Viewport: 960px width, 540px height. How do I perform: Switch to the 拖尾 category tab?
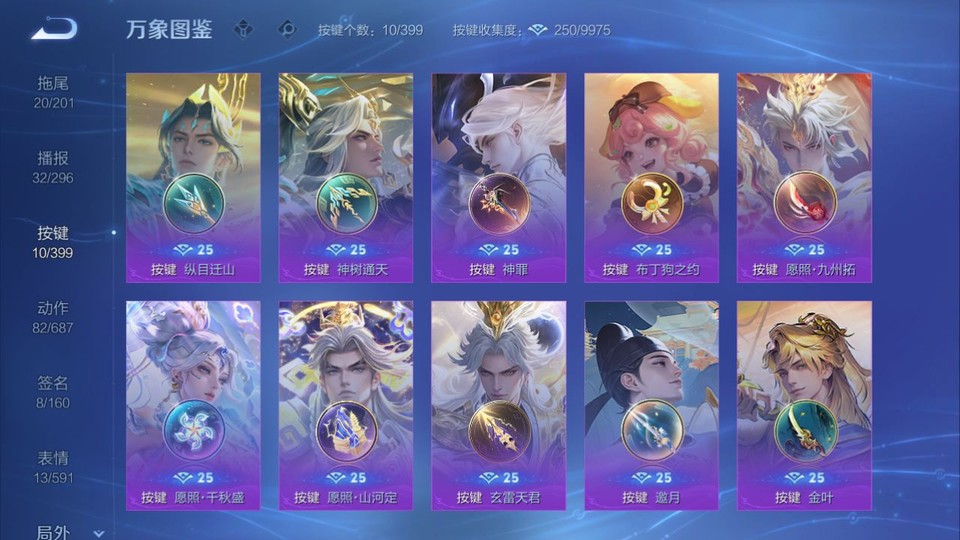(53, 91)
